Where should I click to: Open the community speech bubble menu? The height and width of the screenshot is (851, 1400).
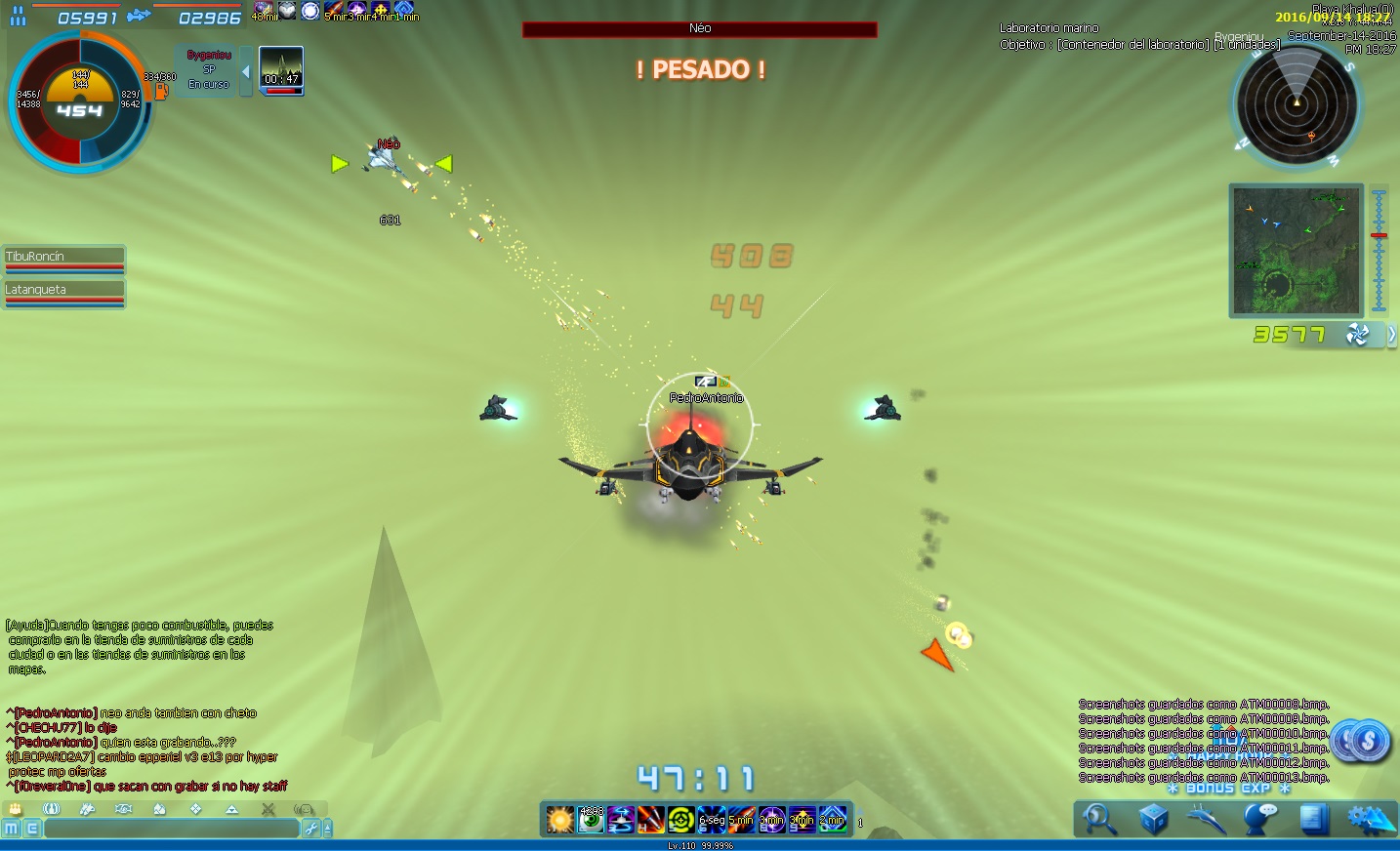[1260, 820]
